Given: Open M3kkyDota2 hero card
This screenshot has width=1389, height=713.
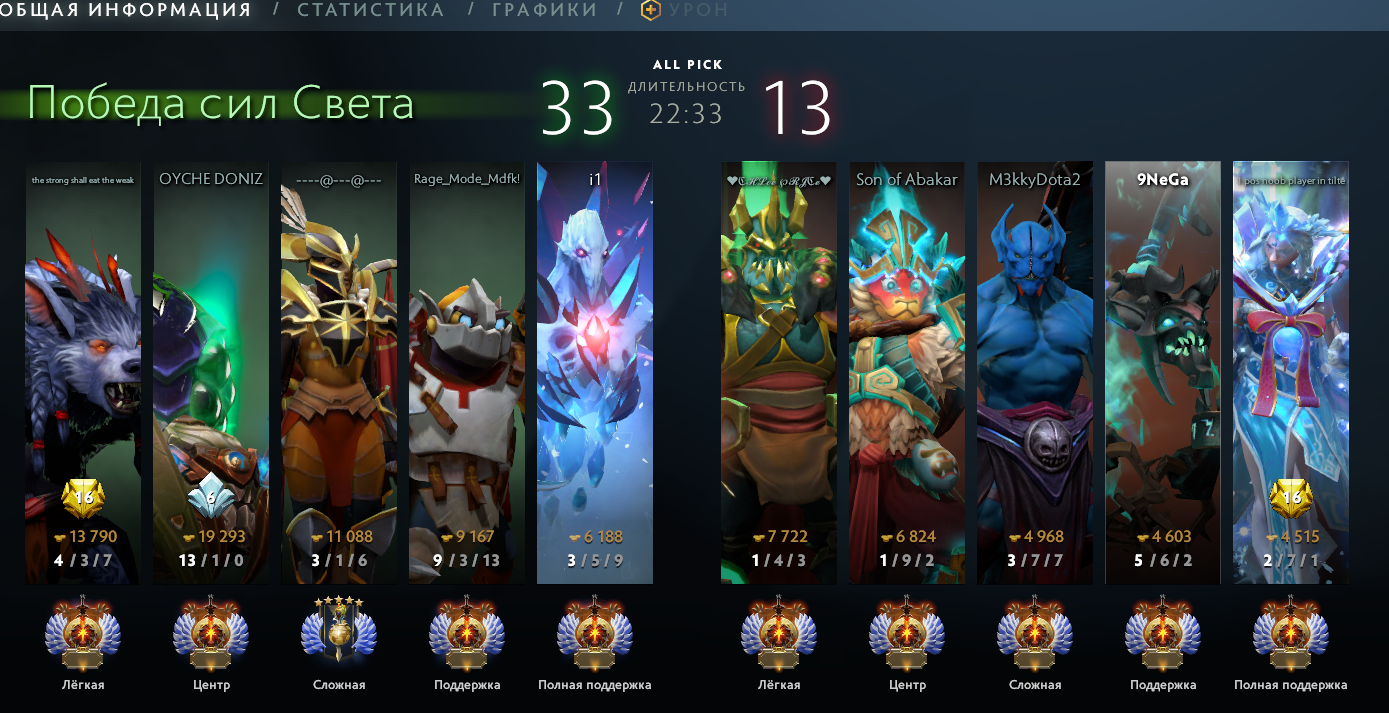Looking at the screenshot, I should click(1035, 372).
